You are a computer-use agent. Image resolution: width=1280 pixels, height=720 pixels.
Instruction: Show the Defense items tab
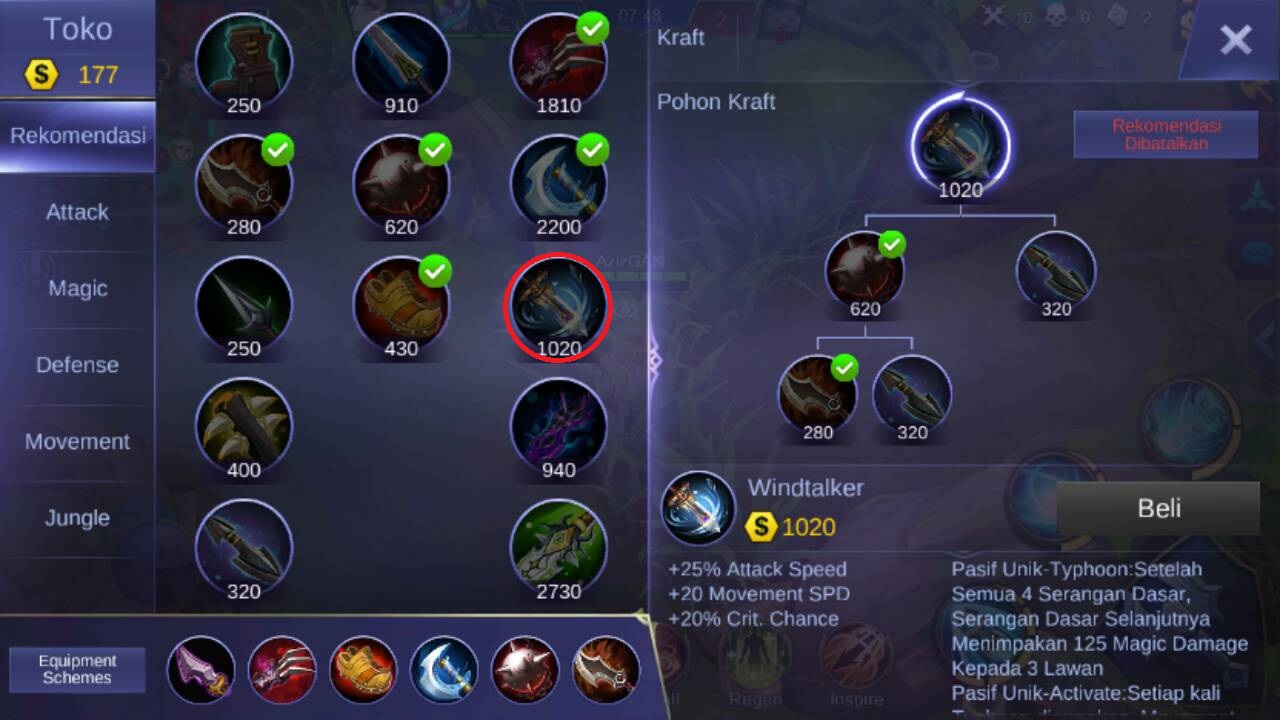[77, 365]
